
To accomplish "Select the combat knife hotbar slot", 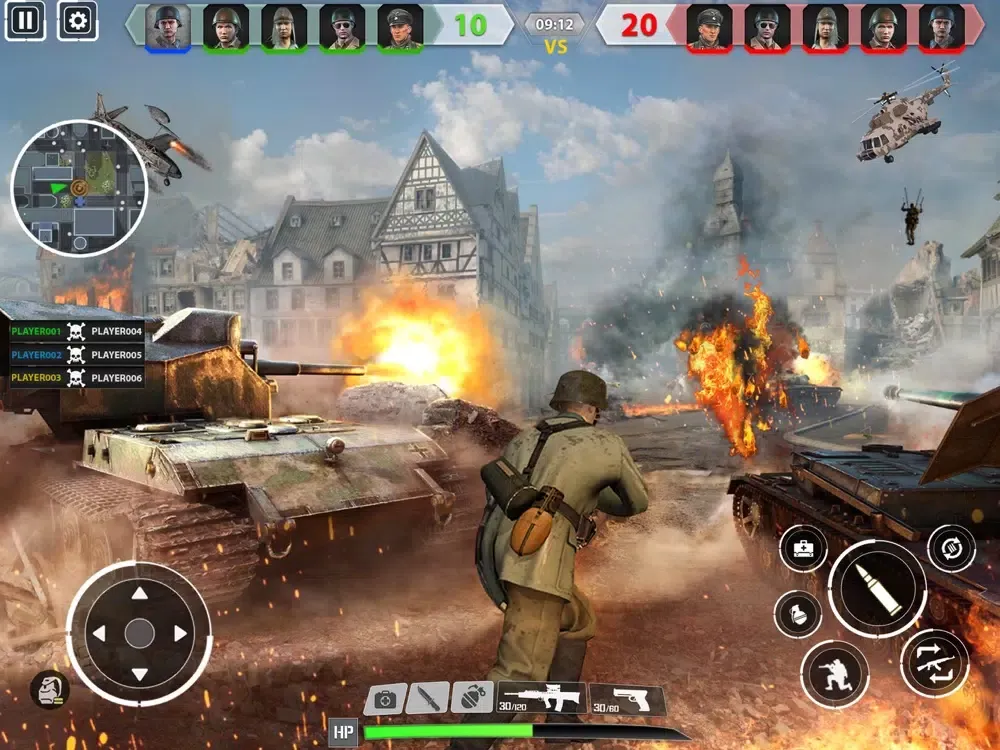I will click(428, 698).
